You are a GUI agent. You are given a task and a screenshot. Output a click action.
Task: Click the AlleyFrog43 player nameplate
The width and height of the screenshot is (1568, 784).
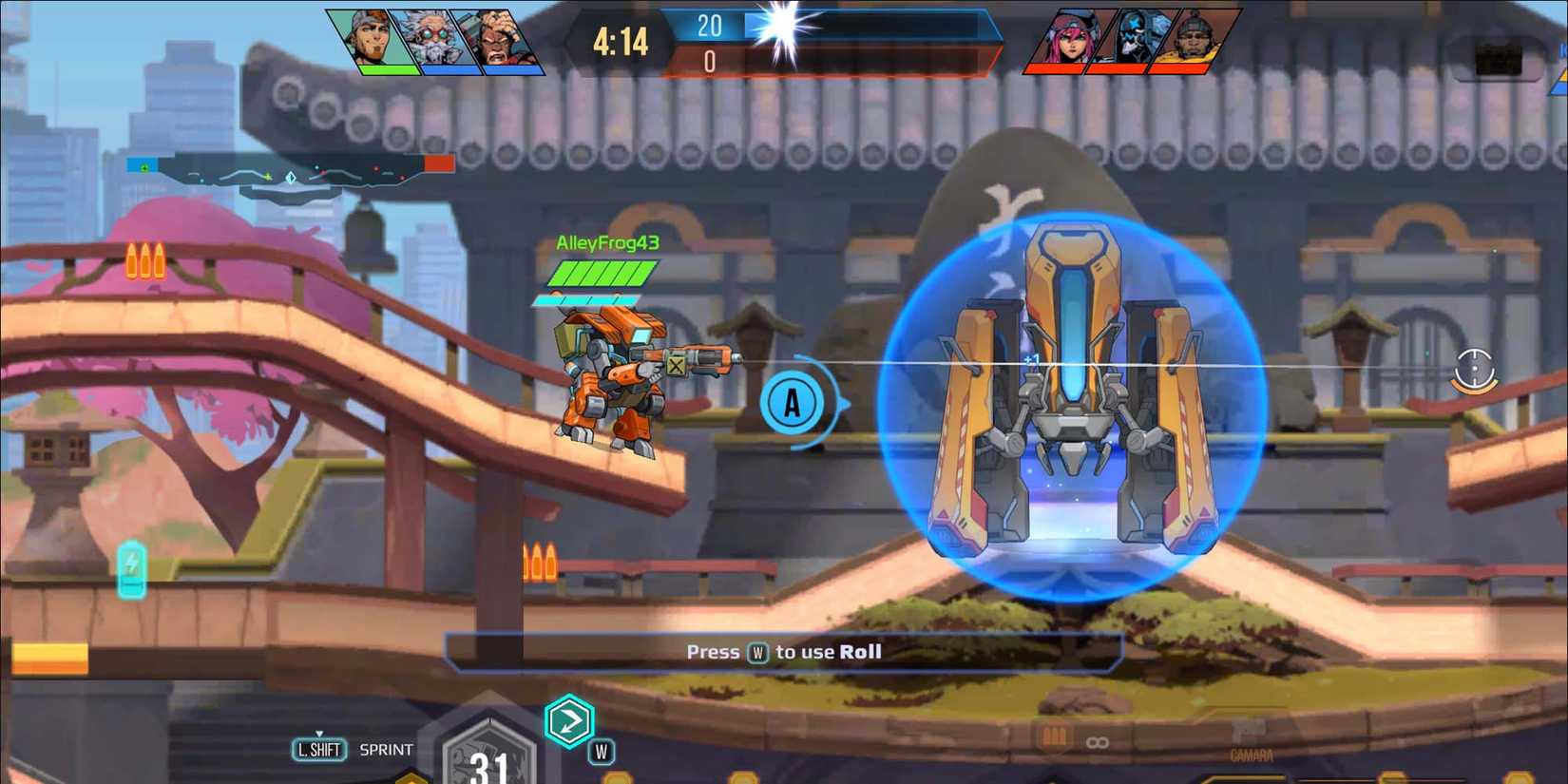[x=606, y=243]
